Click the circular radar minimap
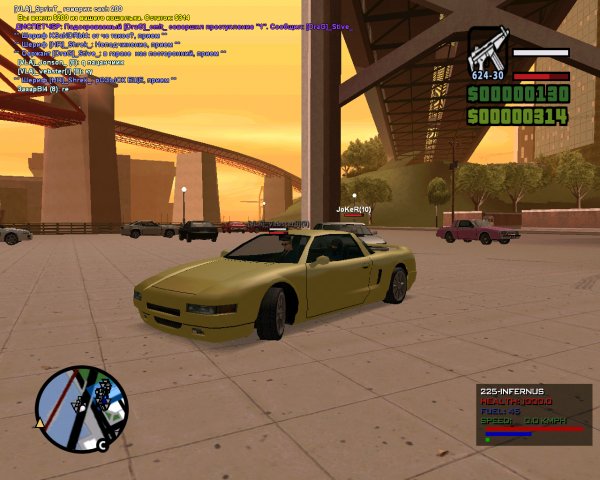Screen dimensions: 600x480 click(81, 408)
